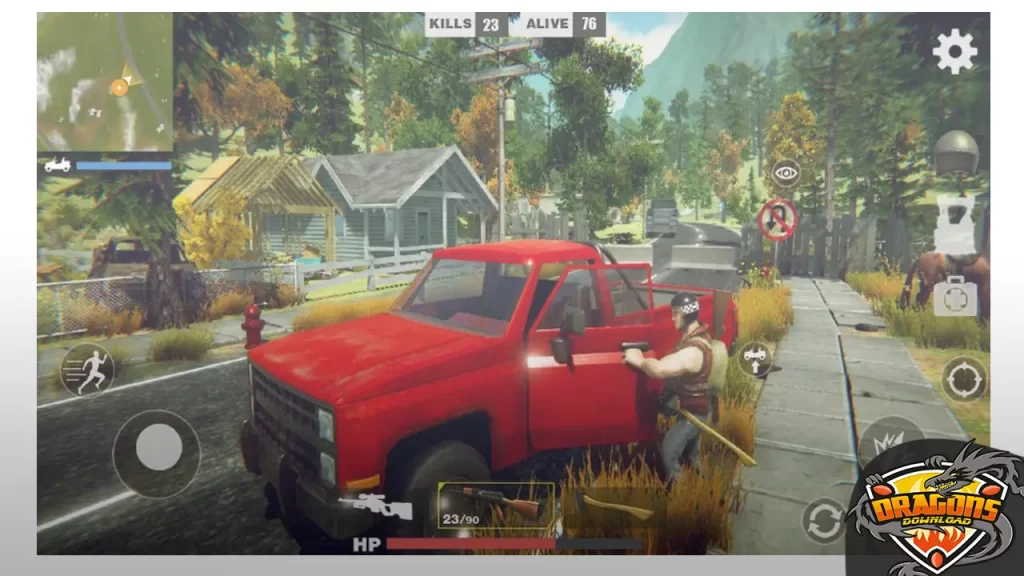1024x576 pixels.
Task: Activate the crosshair aim button
Action: tap(964, 379)
